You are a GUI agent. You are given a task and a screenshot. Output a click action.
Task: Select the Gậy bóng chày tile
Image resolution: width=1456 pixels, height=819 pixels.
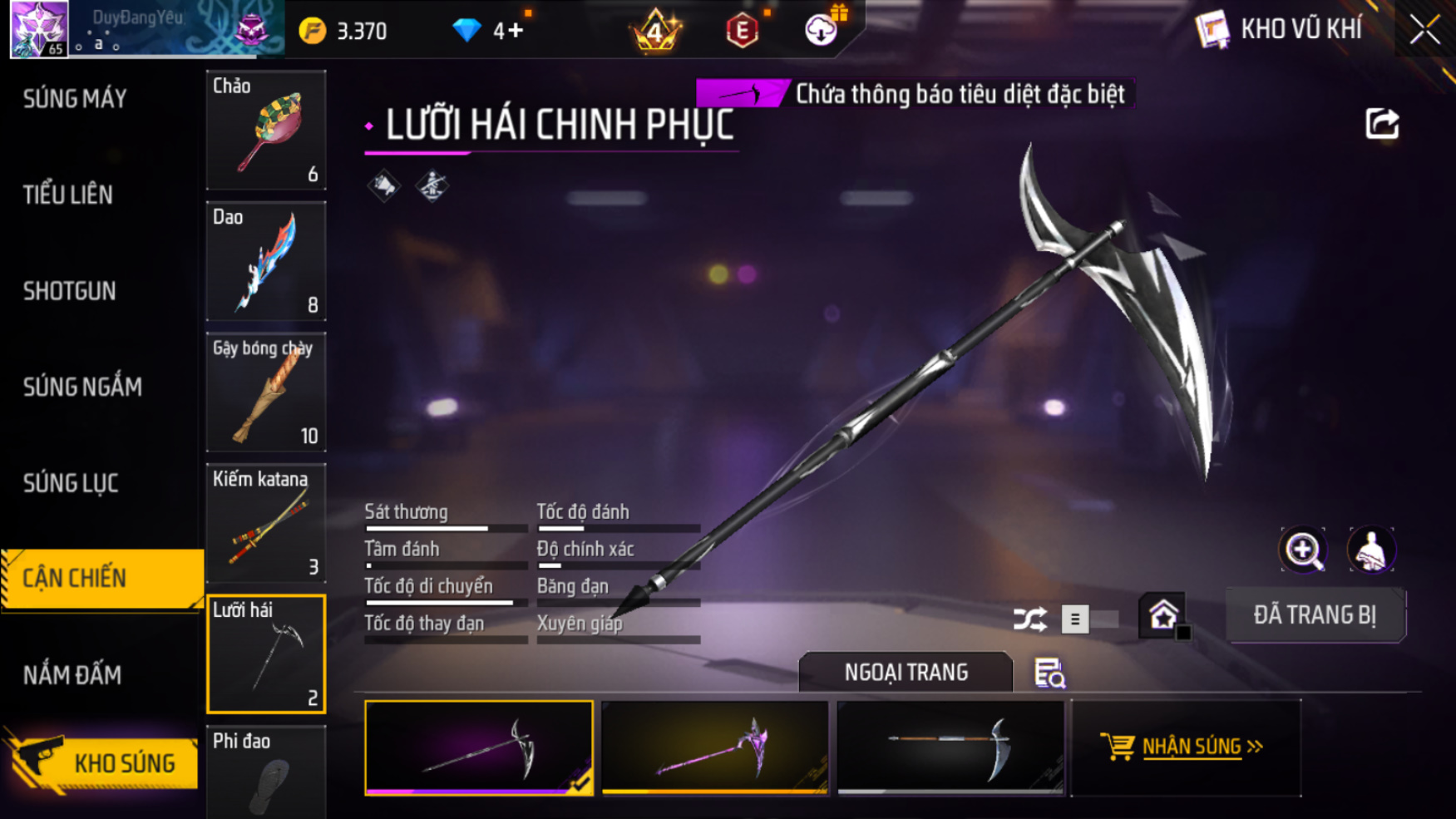tap(266, 392)
